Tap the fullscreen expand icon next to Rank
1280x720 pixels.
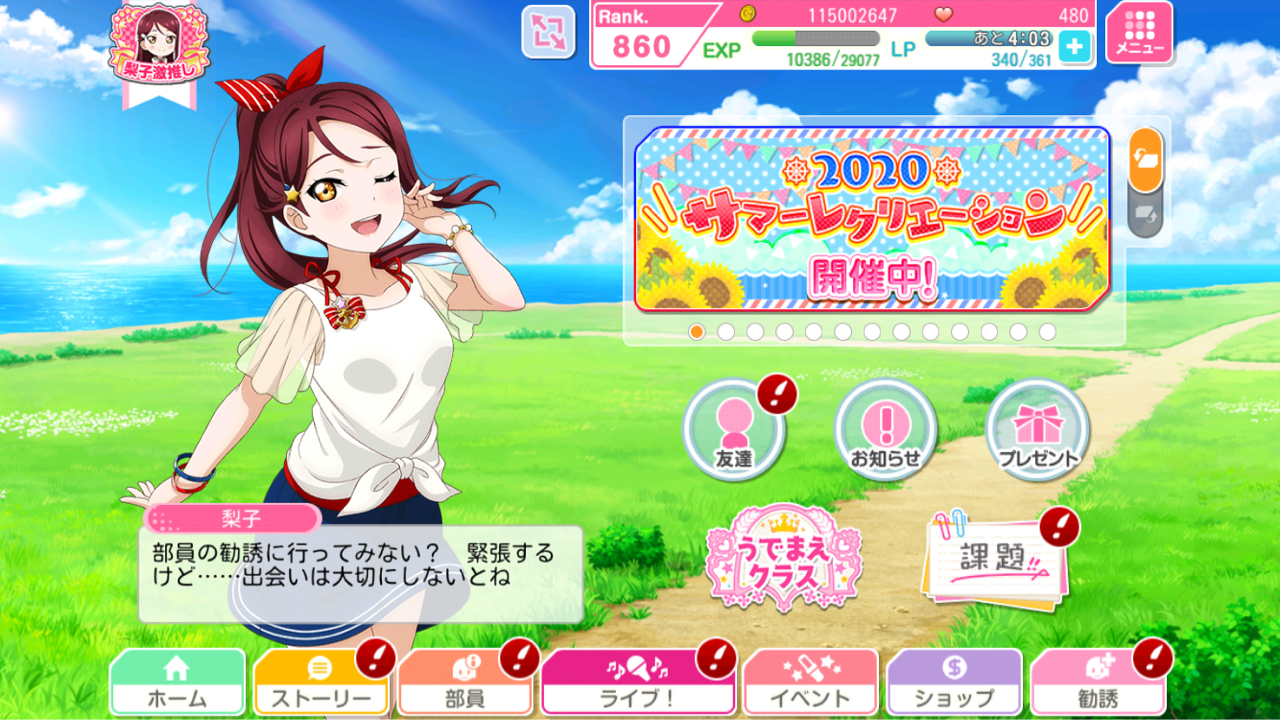(548, 33)
